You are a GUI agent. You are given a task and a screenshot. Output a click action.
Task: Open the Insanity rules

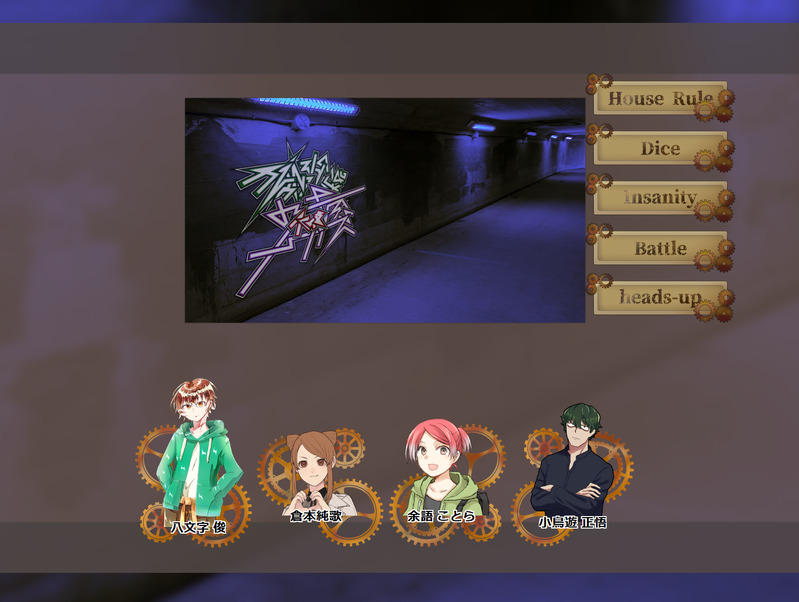pyautogui.click(x=660, y=198)
